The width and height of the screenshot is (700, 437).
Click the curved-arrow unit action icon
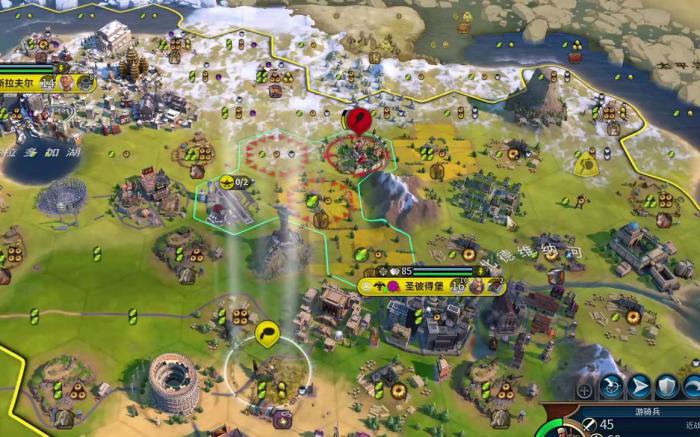point(691,387)
